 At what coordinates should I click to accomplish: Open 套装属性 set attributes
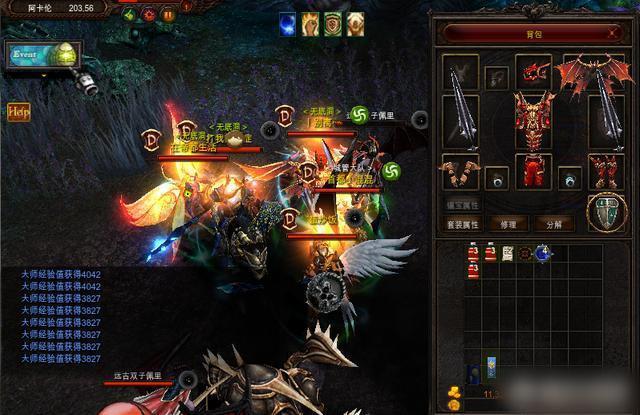[462, 223]
